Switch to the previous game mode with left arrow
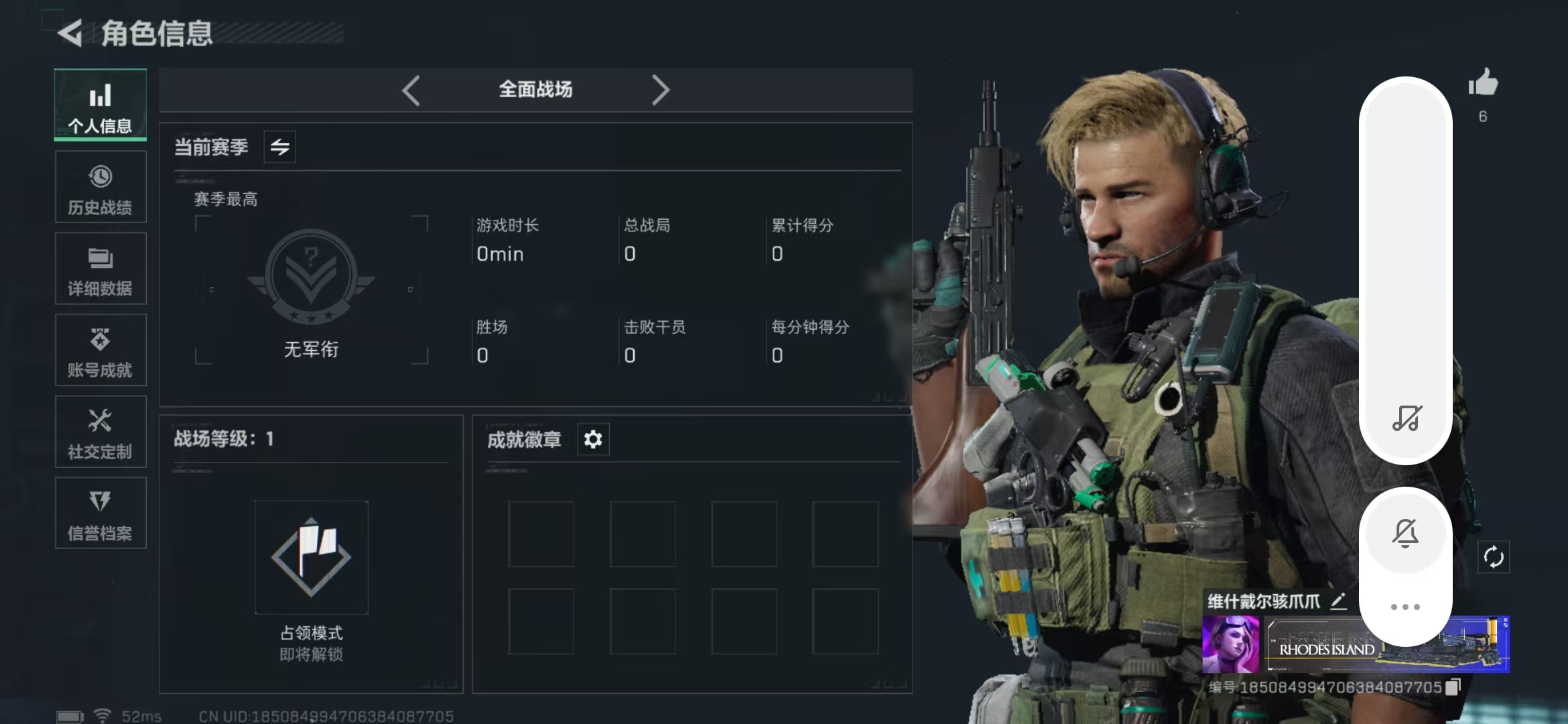Image resolution: width=1568 pixels, height=724 pixels. (411, 90)
